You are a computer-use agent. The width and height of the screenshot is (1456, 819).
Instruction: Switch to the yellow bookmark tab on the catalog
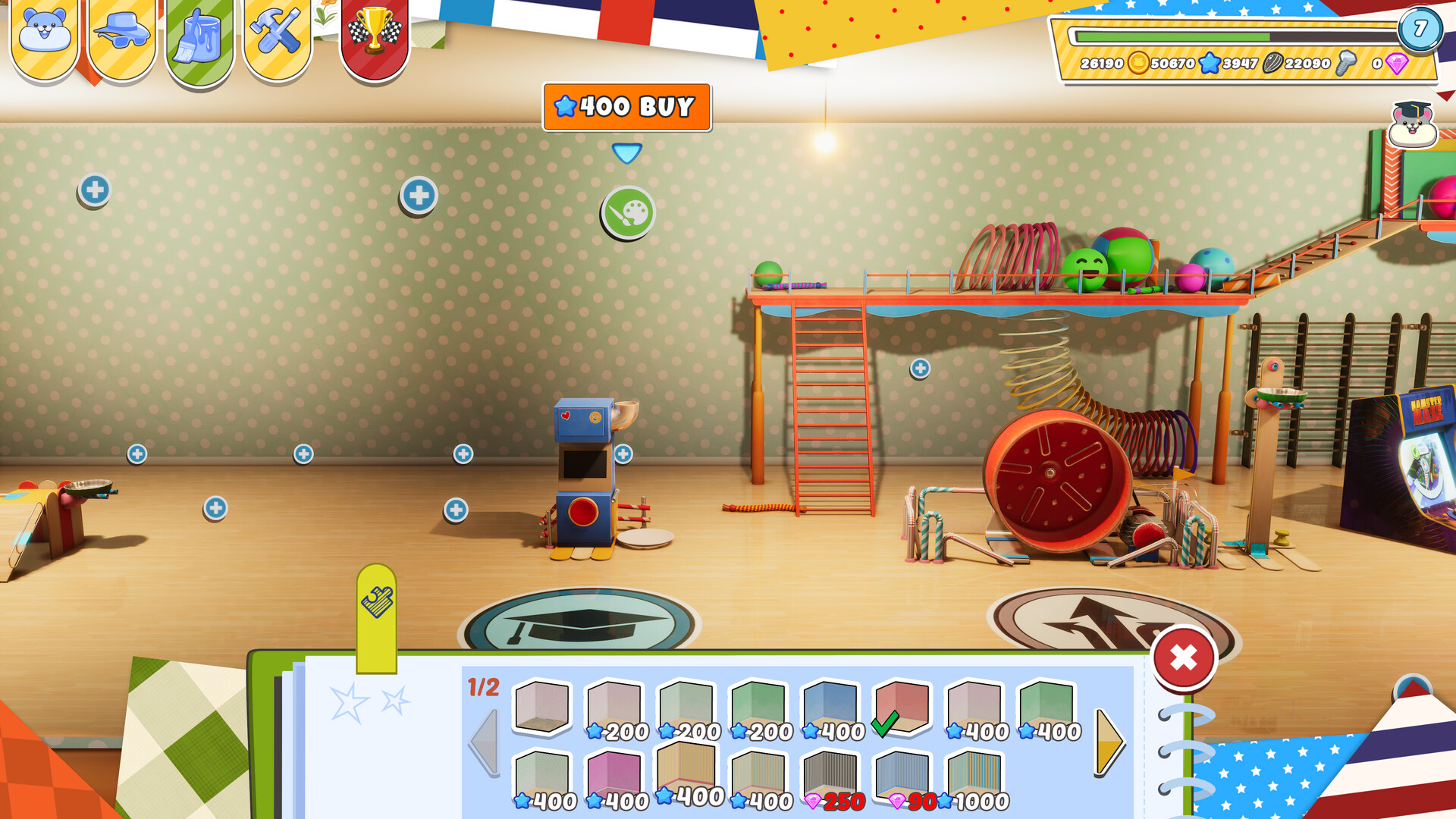pyautogui.click(x=377, y=600)
